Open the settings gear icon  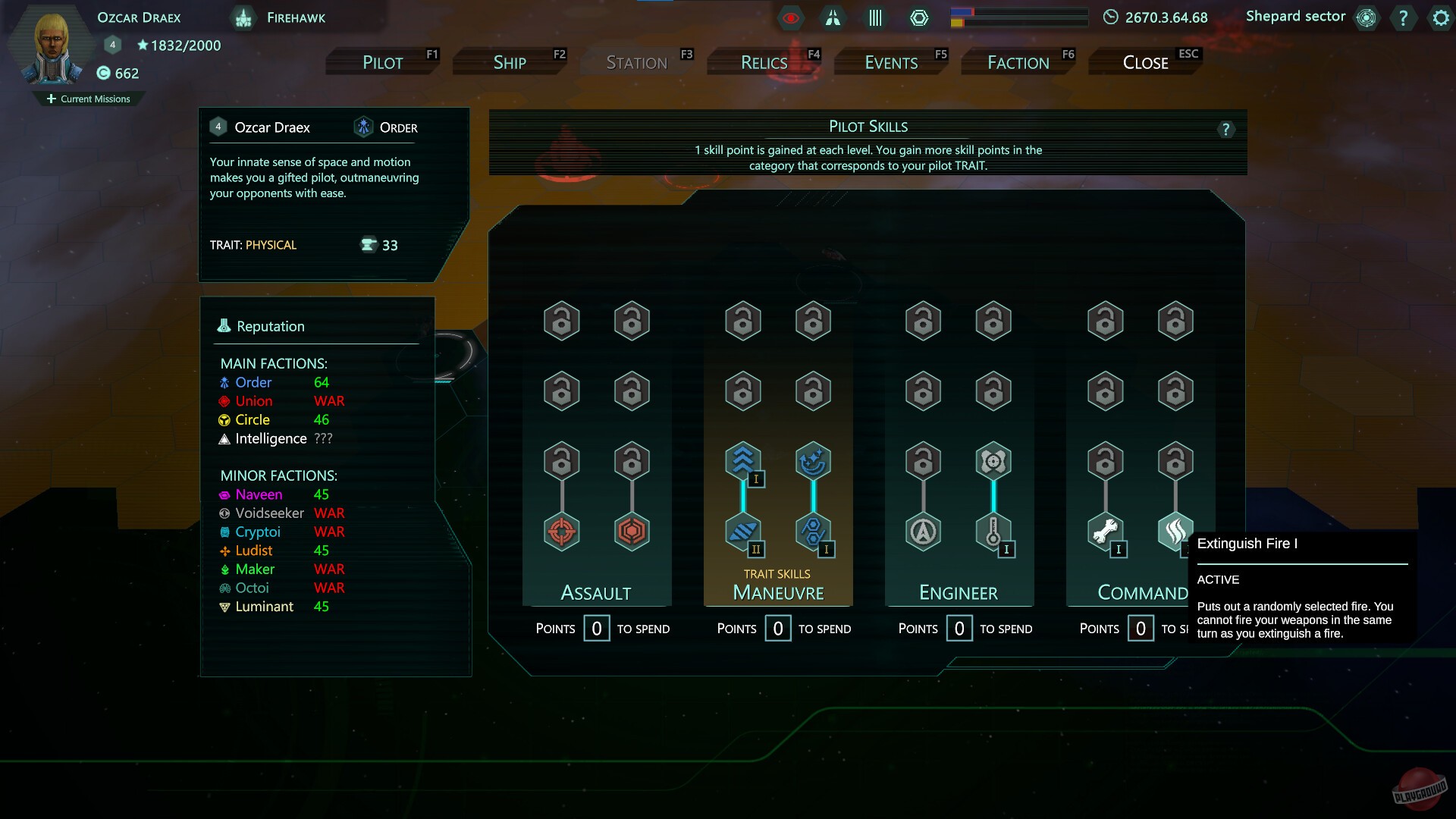pyautogui.click(x=1440, y=17)
